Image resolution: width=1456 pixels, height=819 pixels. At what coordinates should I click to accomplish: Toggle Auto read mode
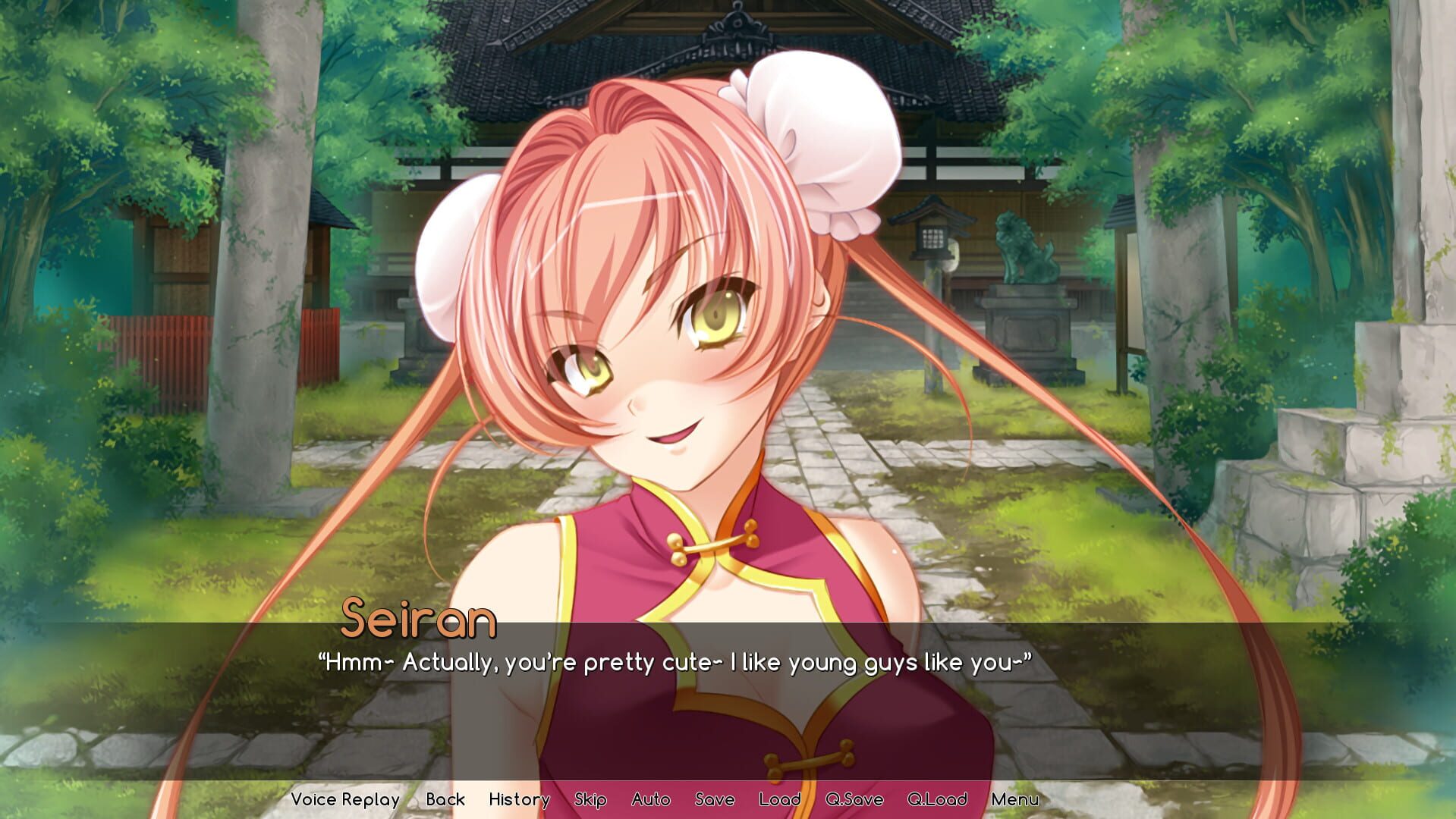coord(651,799)
